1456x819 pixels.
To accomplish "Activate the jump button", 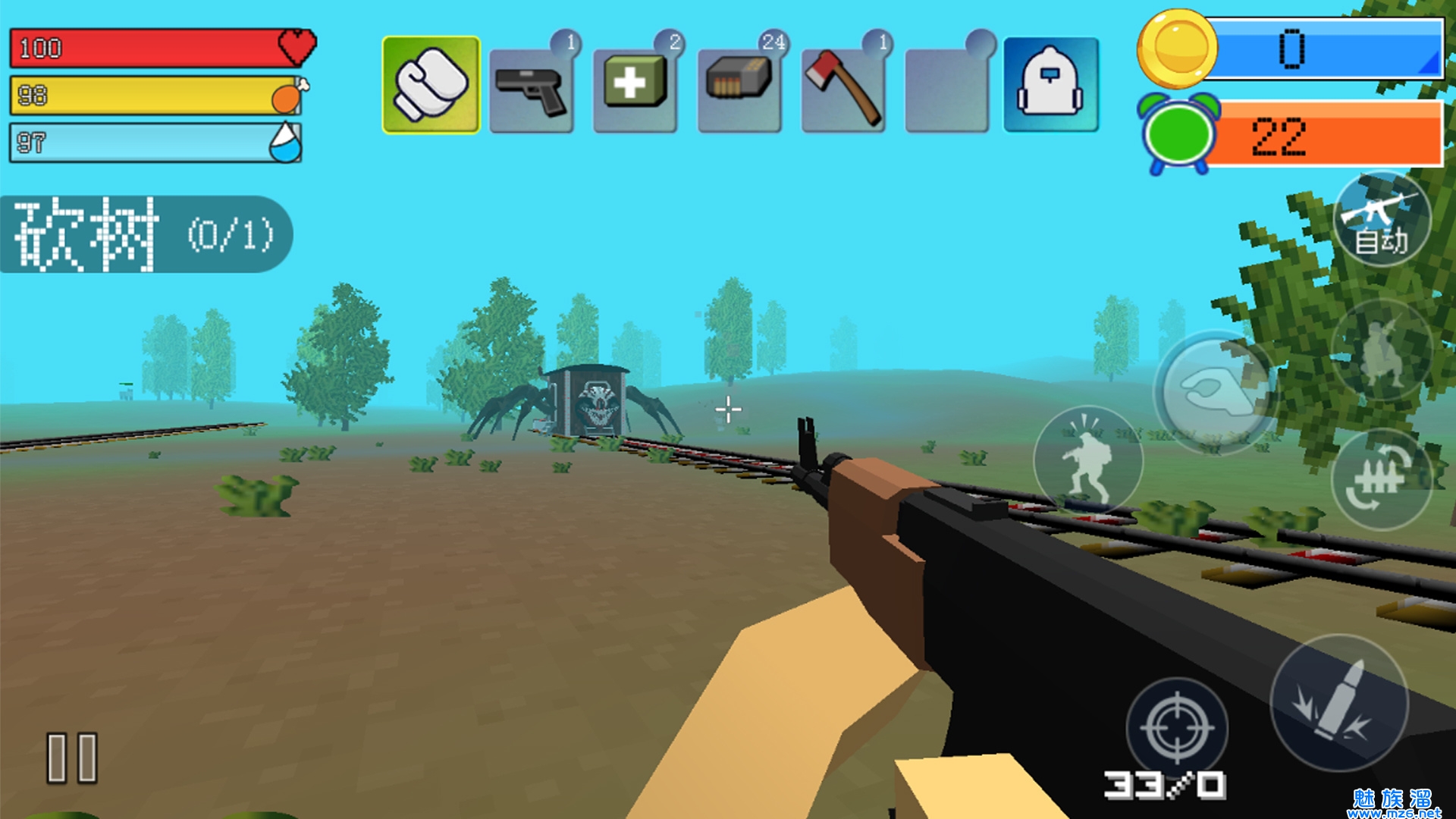I will pos(1087,460).
